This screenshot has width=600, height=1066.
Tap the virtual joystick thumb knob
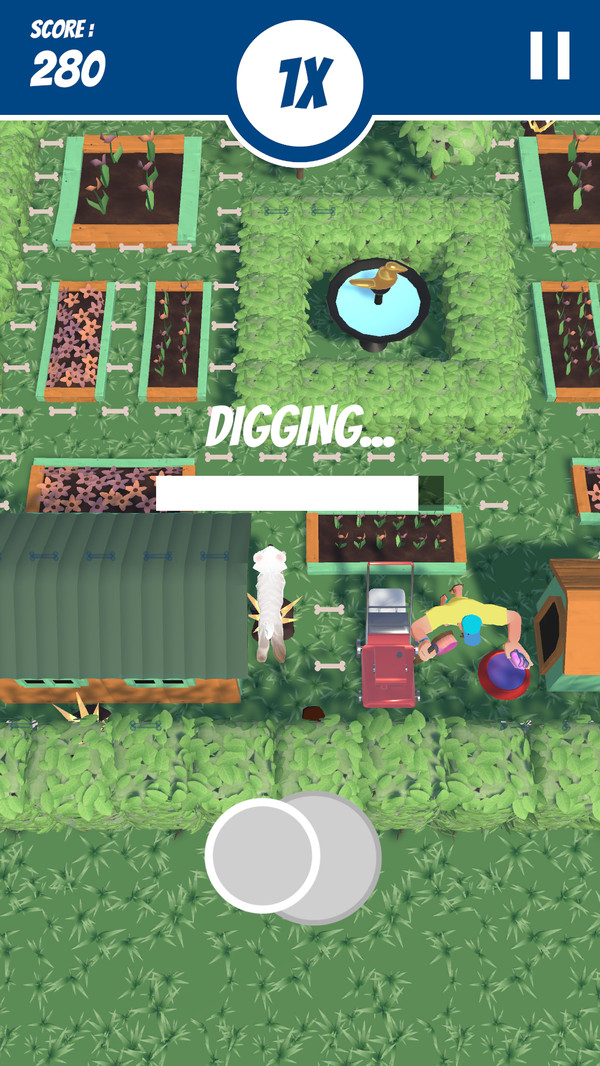(263, 855)
